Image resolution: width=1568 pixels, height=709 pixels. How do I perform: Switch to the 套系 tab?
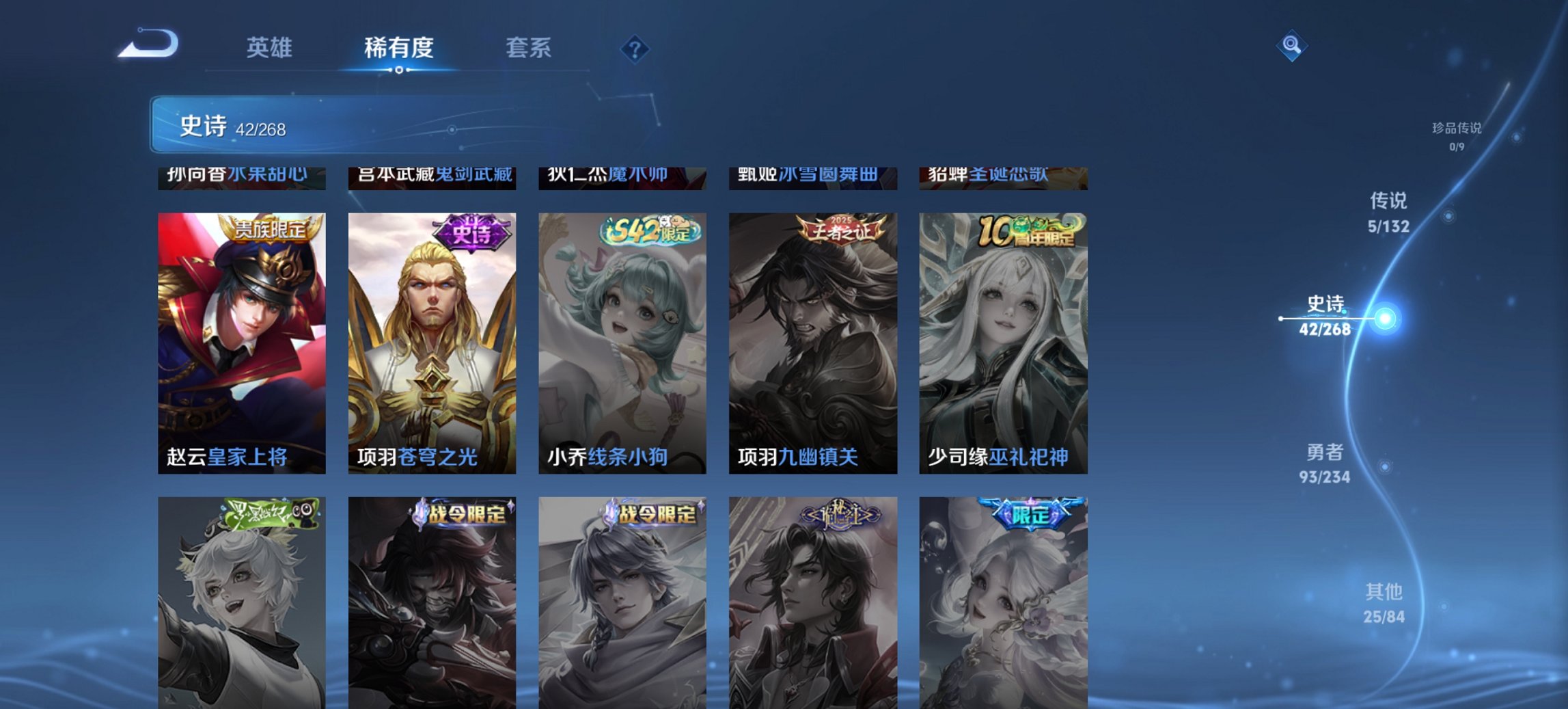point(529,48)
